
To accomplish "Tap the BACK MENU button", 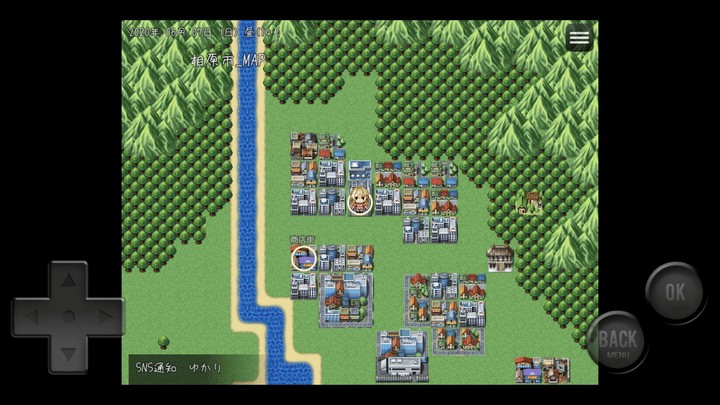I will point(617,342).
